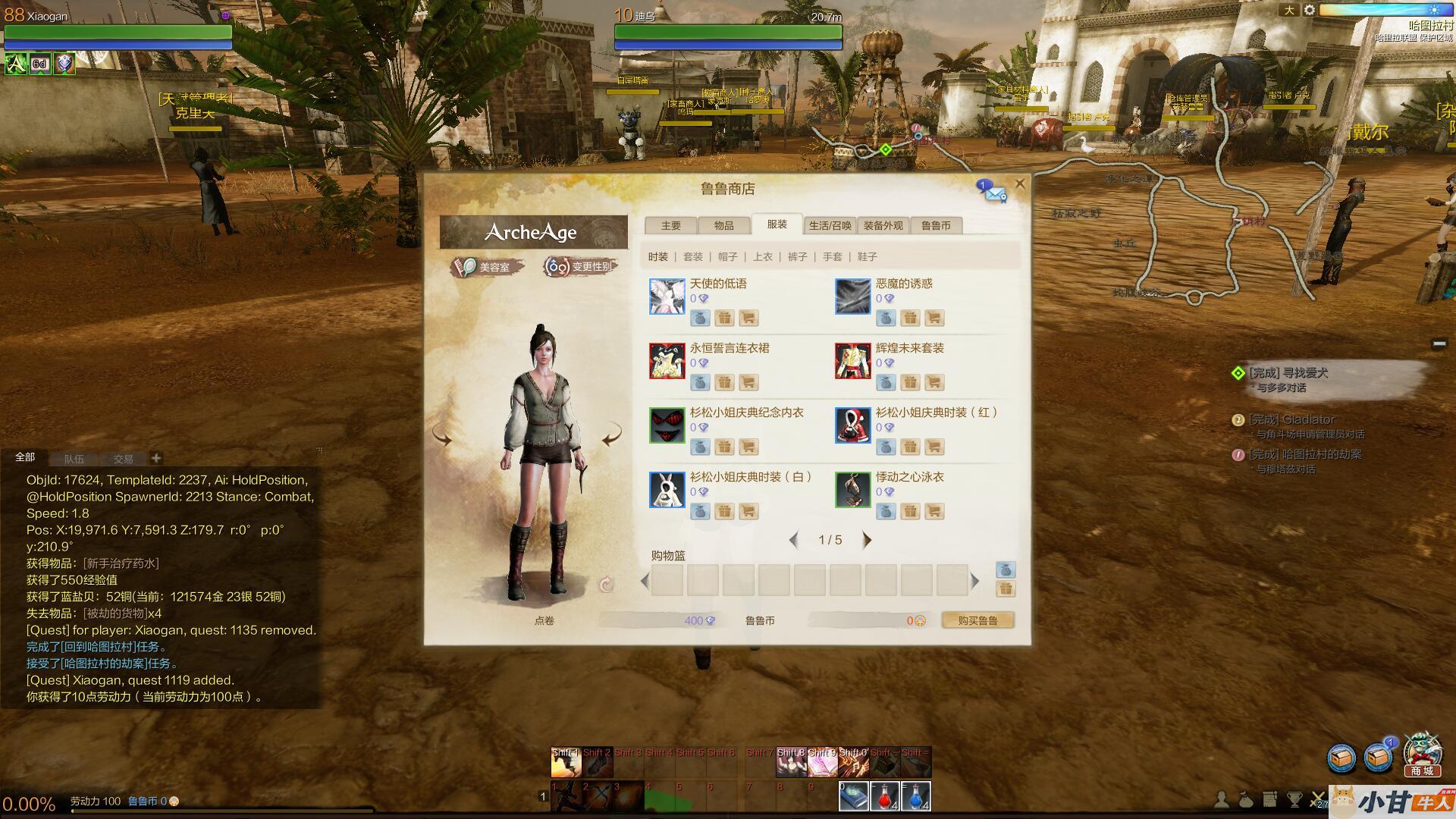This screenshot has width=1456, height=819.
Task: Switch to the 生活/召唤 tab
Action: (830, 225)
